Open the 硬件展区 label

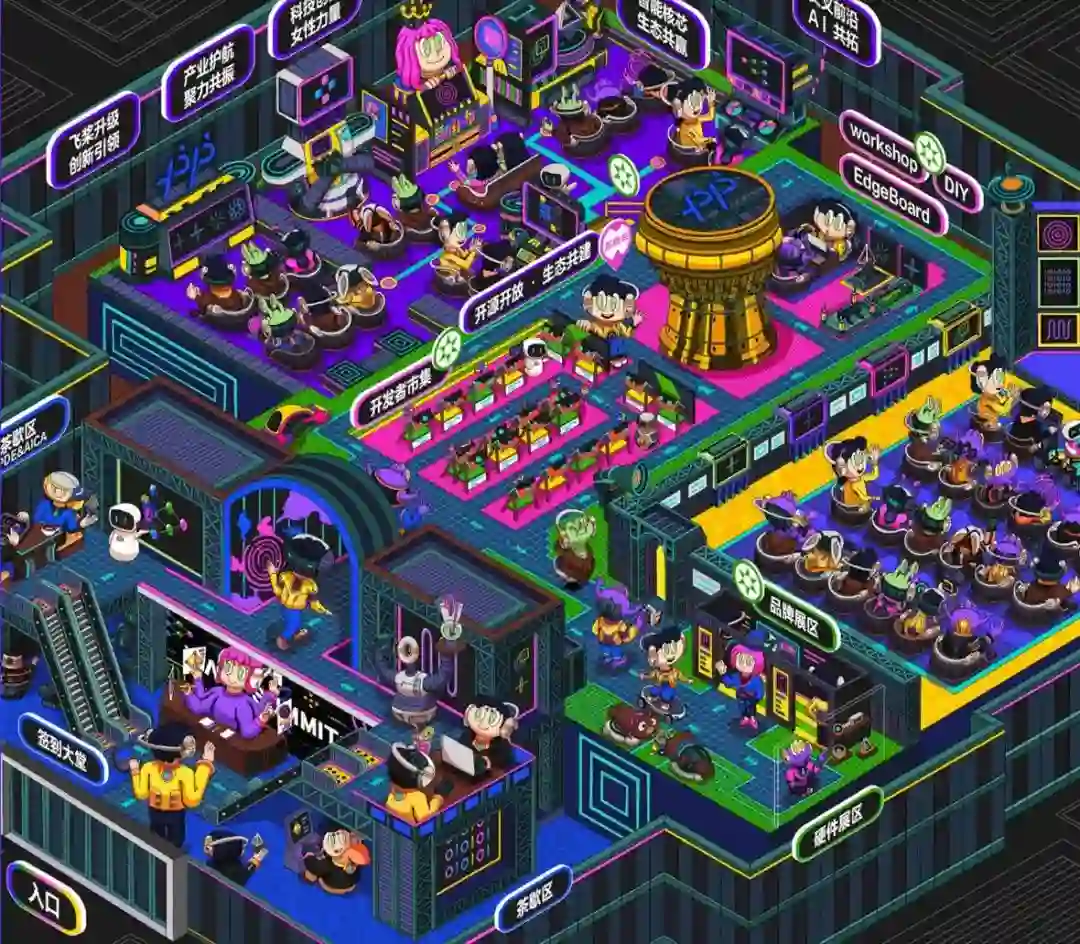[x=838, y=823]
